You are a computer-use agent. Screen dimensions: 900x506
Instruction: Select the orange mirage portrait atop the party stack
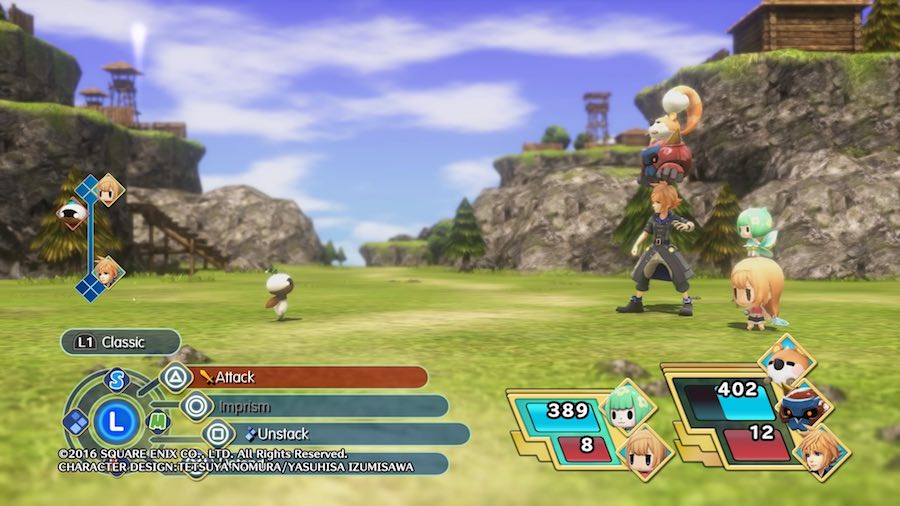[786, 361]
